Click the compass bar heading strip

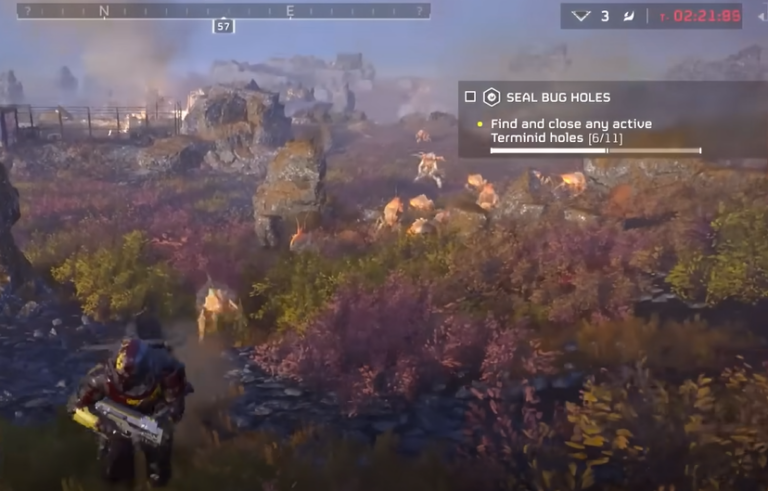click(x=224, y=11)
